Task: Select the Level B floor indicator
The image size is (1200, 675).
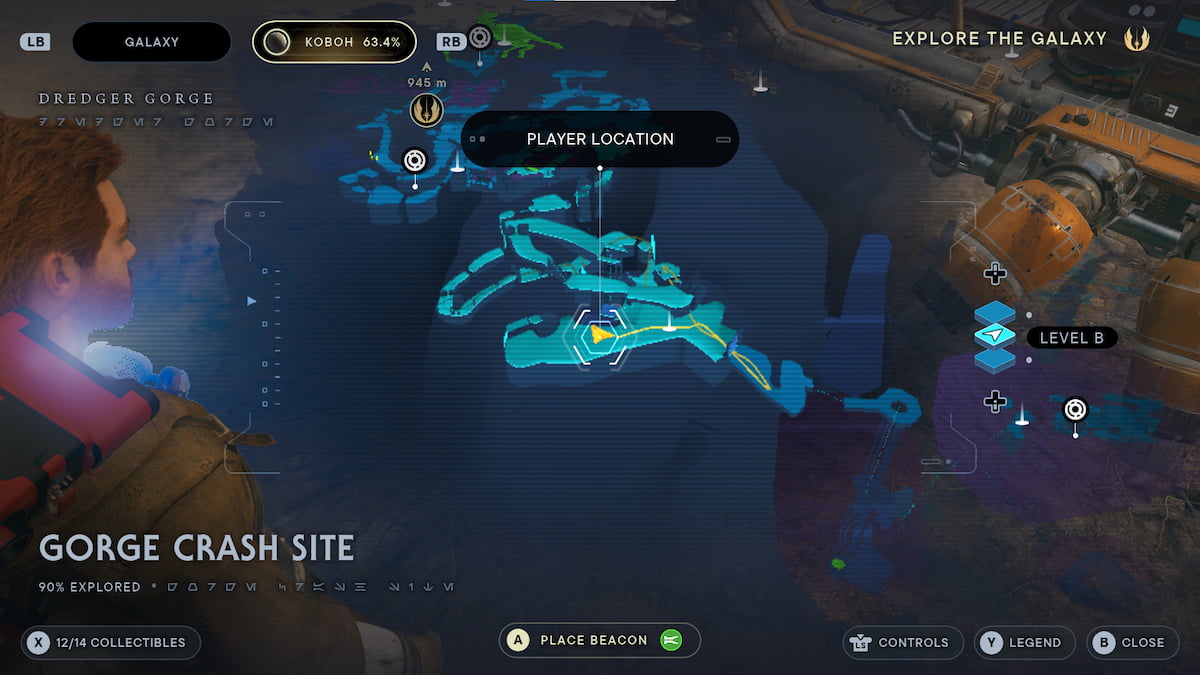Action: [x=1071, y=338]
